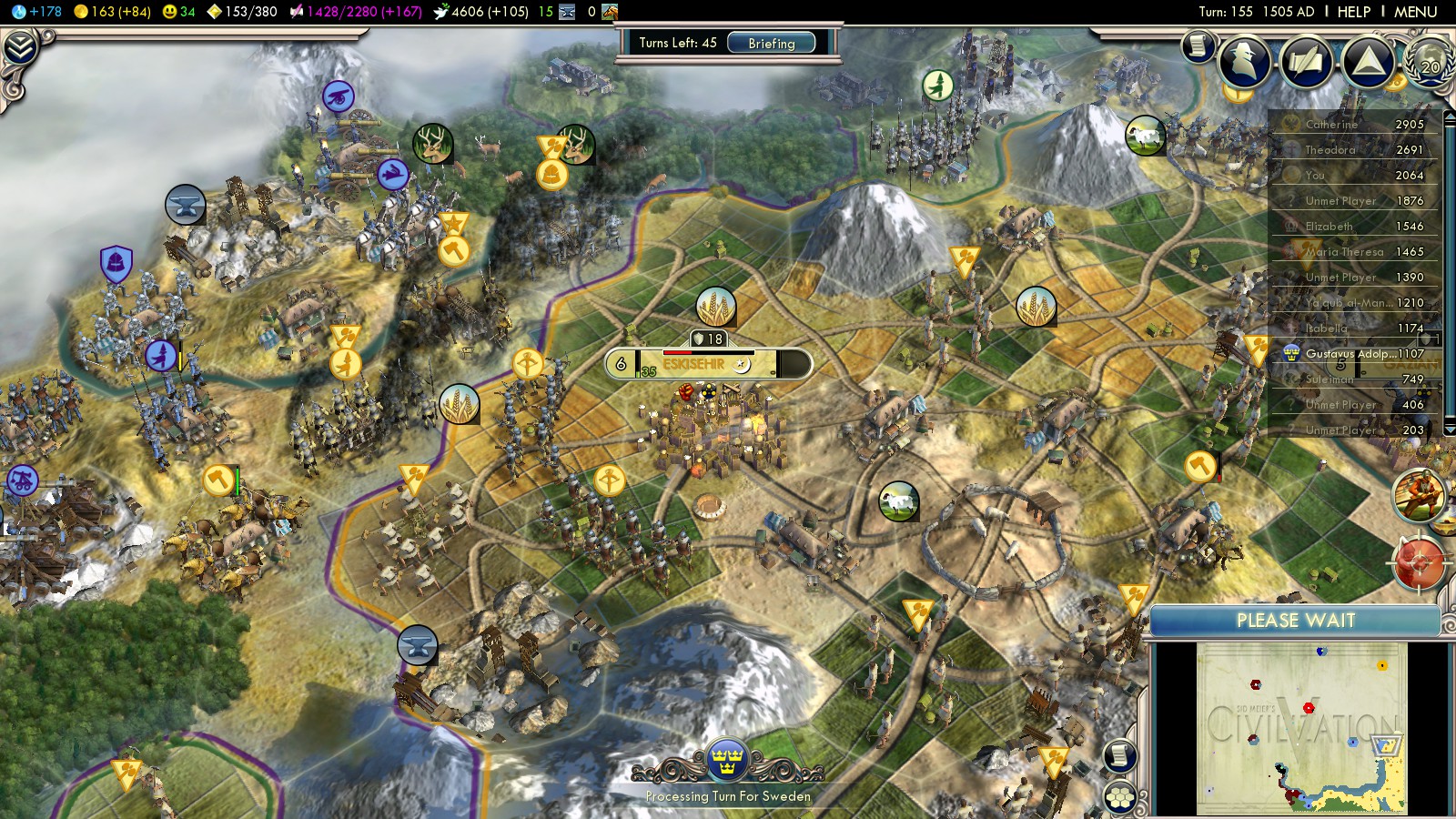This screenshot has width=1456, height=819.
Task: Open social policies scroll-and-quill icon
Action: click(x=1306, y=62)
